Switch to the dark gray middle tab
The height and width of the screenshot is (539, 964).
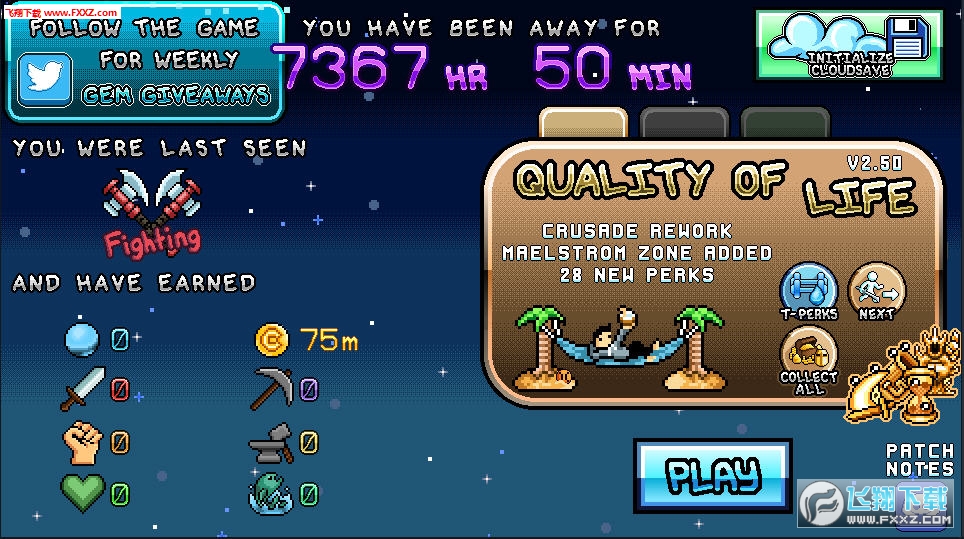click(684, 124)
